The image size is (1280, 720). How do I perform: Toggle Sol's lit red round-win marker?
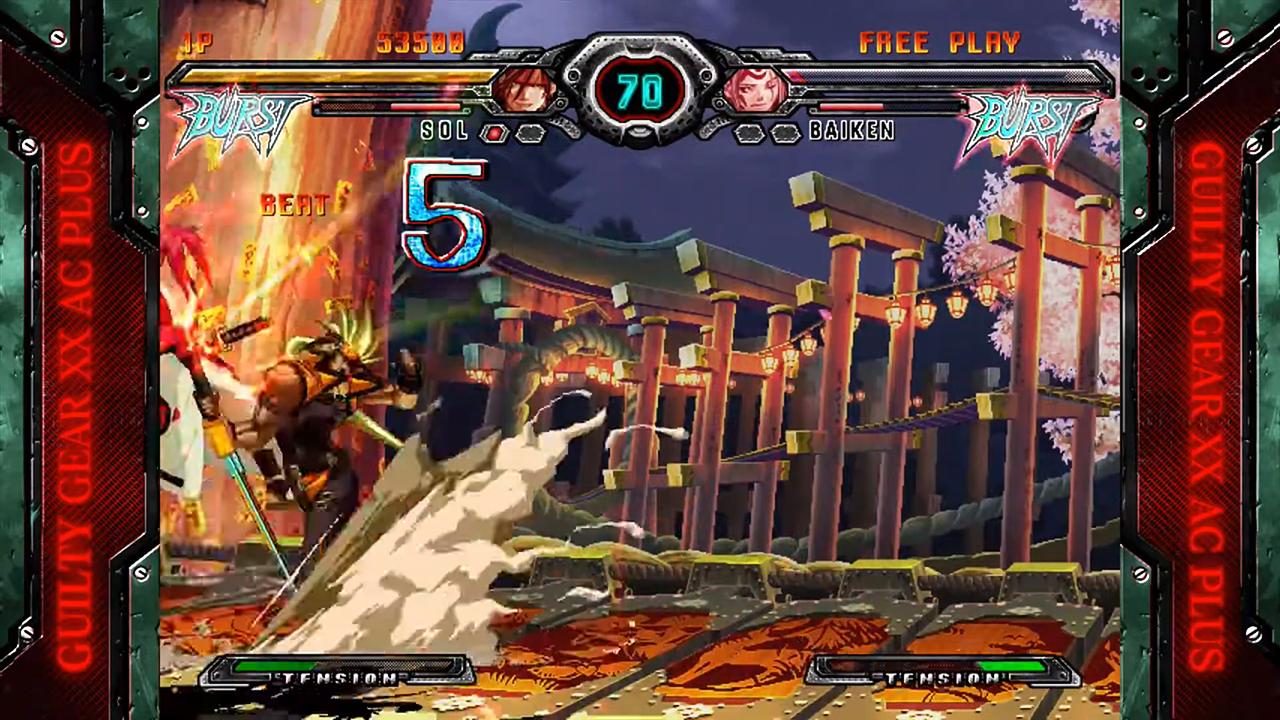(492, 132)
